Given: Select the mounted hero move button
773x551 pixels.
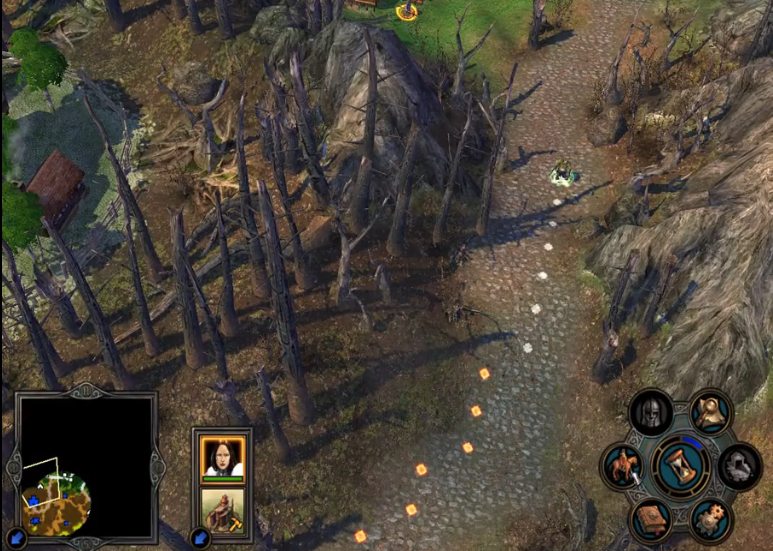Looking at the screenshot, I should click(622, 467).
